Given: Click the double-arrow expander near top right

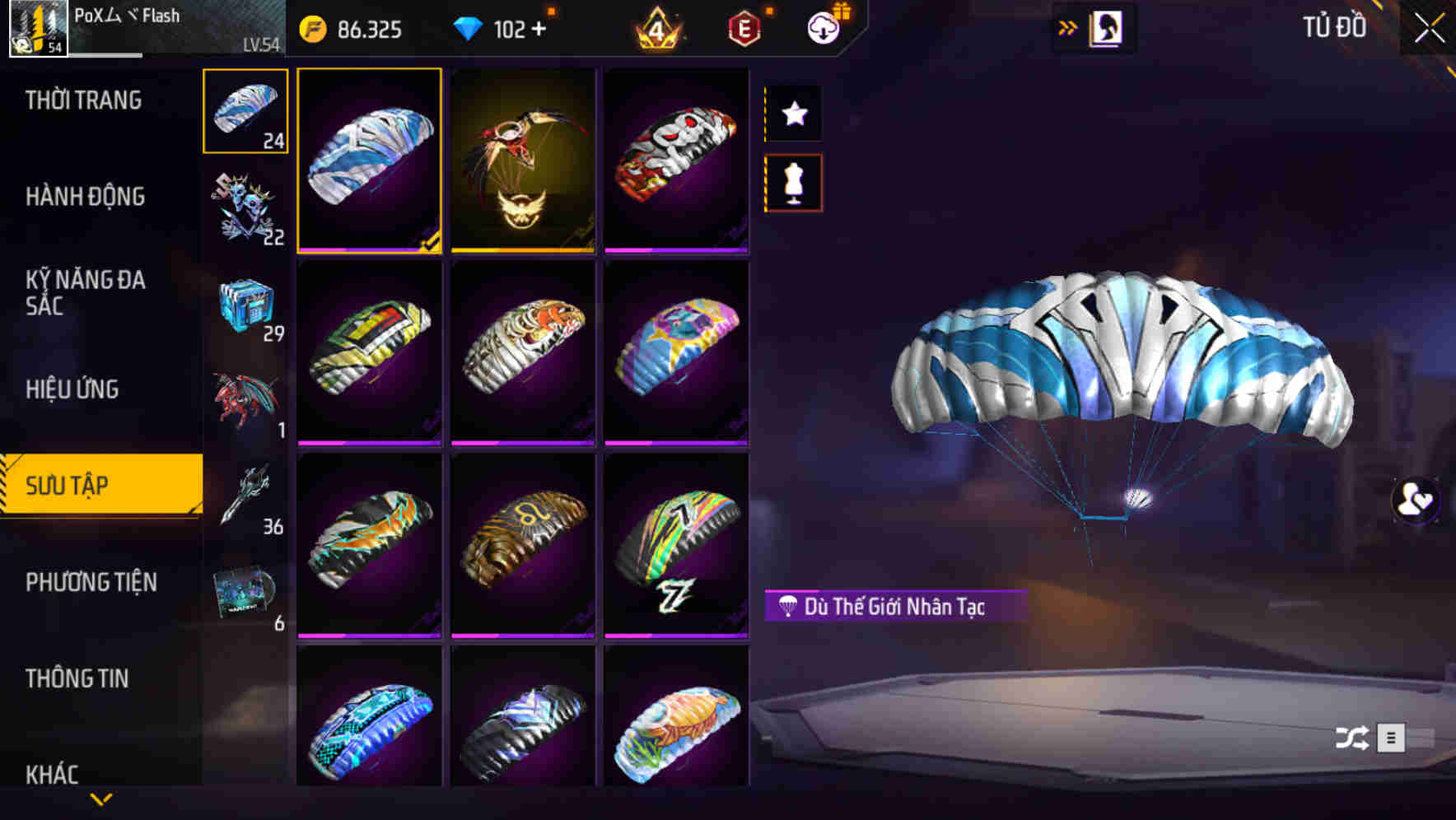Looking at the screenshot, I should [1066, 26].
